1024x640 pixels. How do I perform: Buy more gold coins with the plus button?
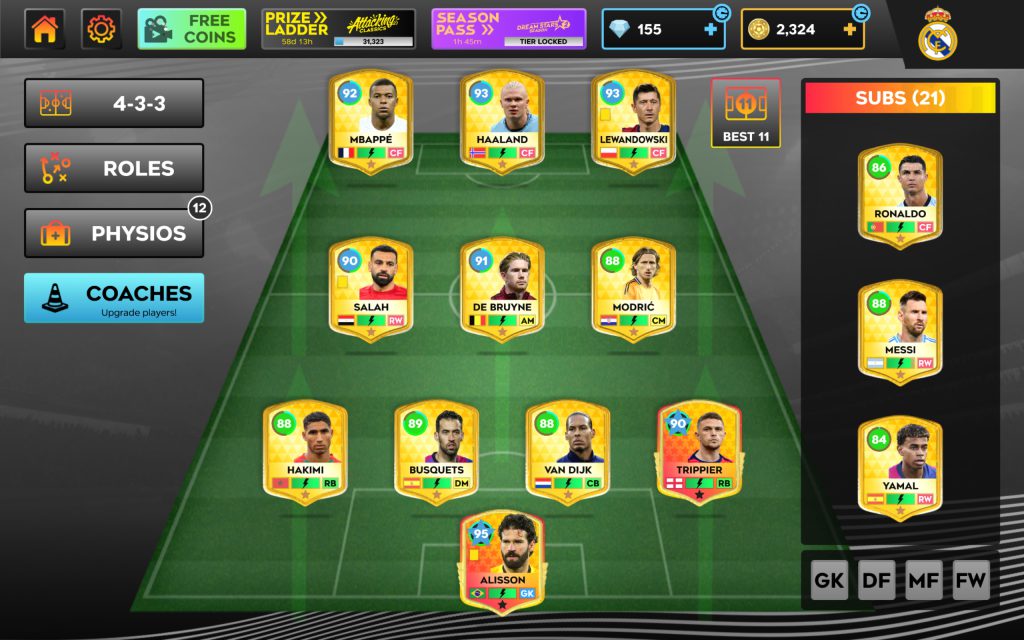tap(850, 30)
